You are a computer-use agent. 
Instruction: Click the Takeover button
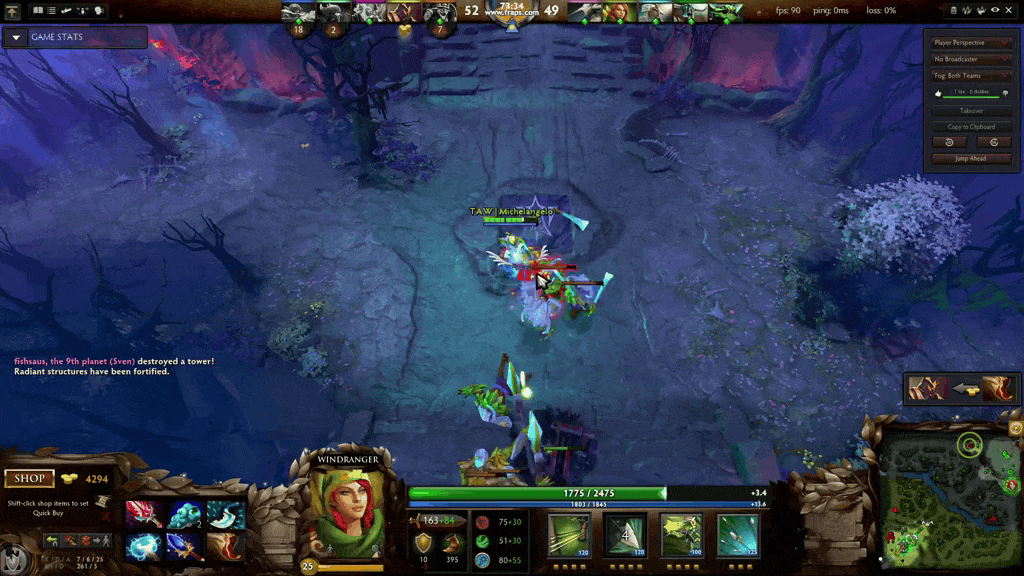(x=971, y=111)
